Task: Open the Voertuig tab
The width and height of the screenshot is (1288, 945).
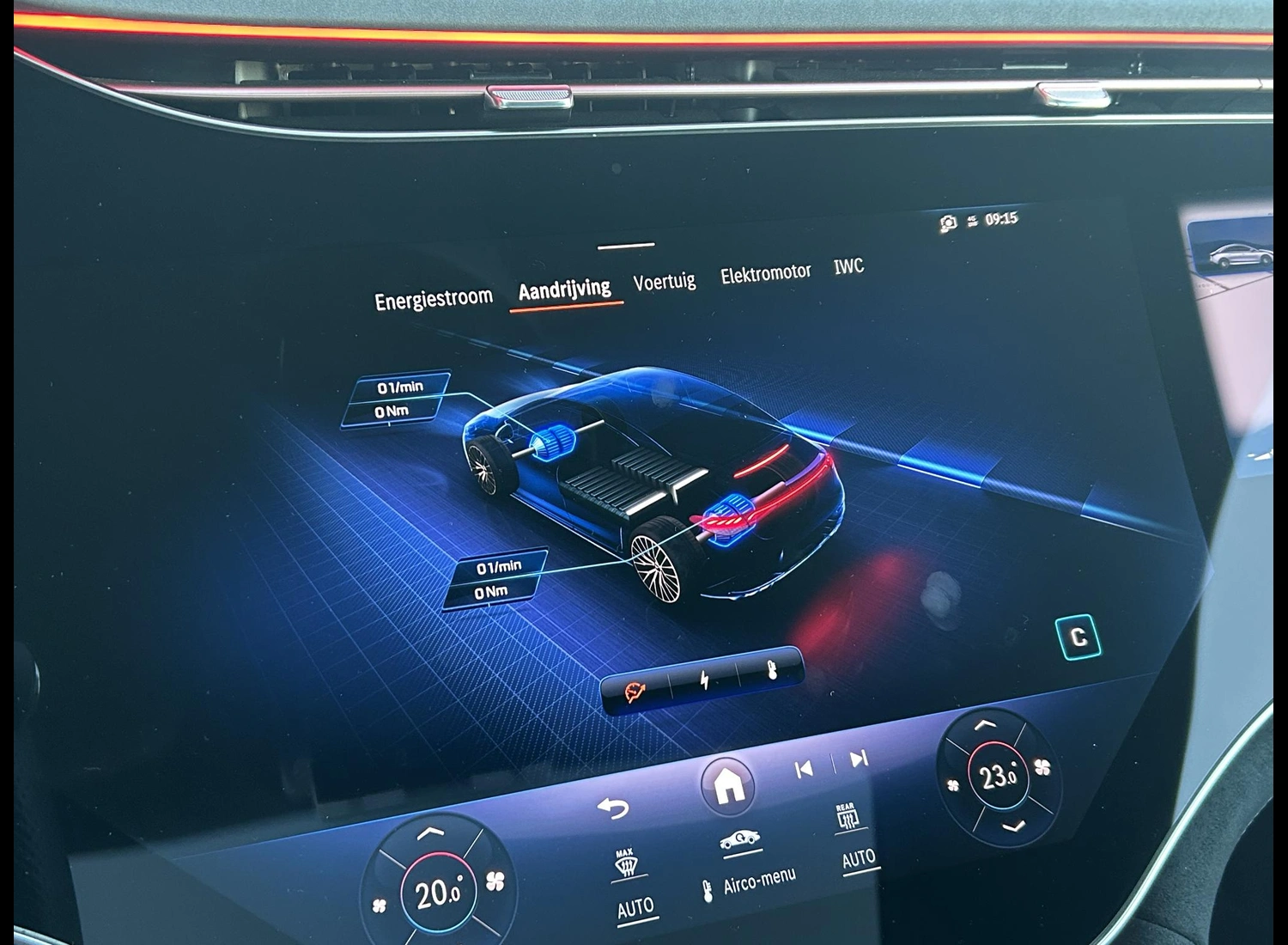Action: [664, 281]
